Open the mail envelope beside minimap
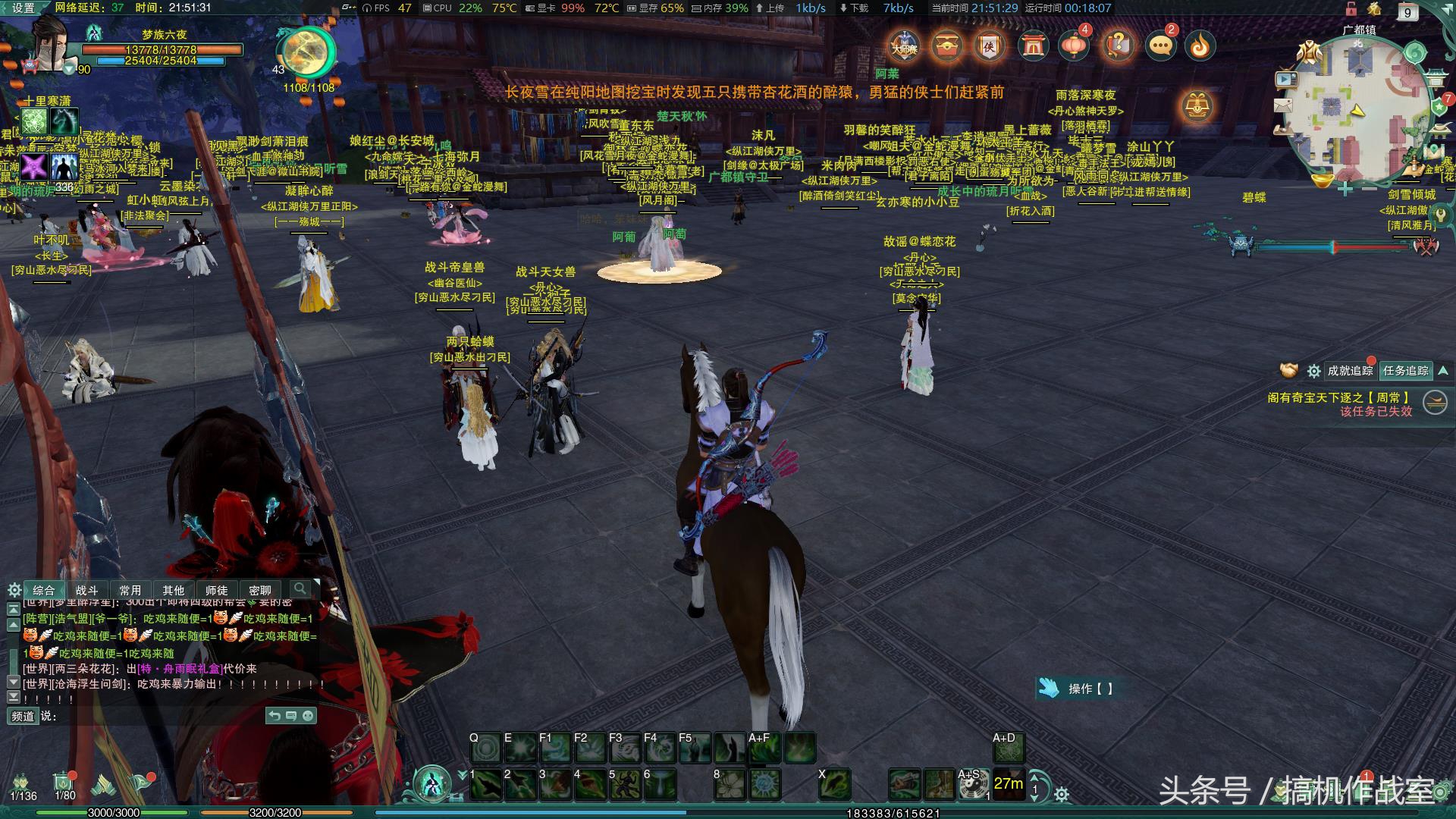 click(1283, 105)
